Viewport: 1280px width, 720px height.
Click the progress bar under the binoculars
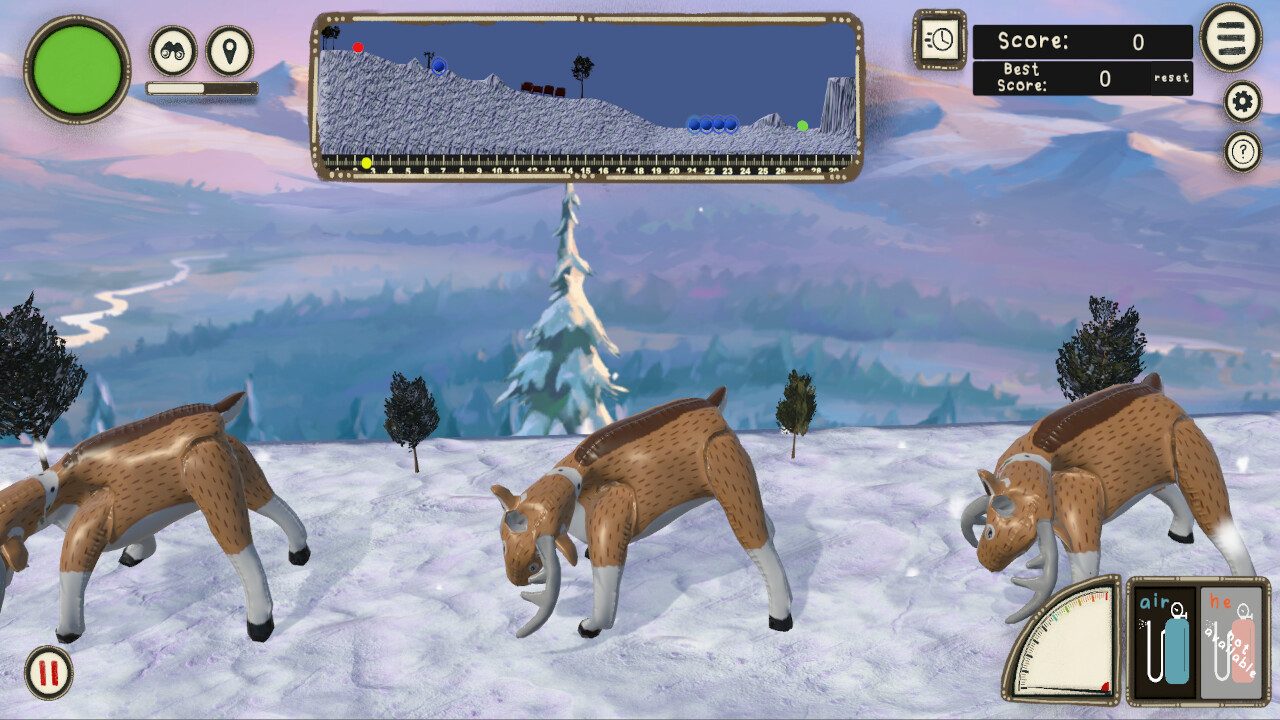pyautogui.click(x=200, y=87)
